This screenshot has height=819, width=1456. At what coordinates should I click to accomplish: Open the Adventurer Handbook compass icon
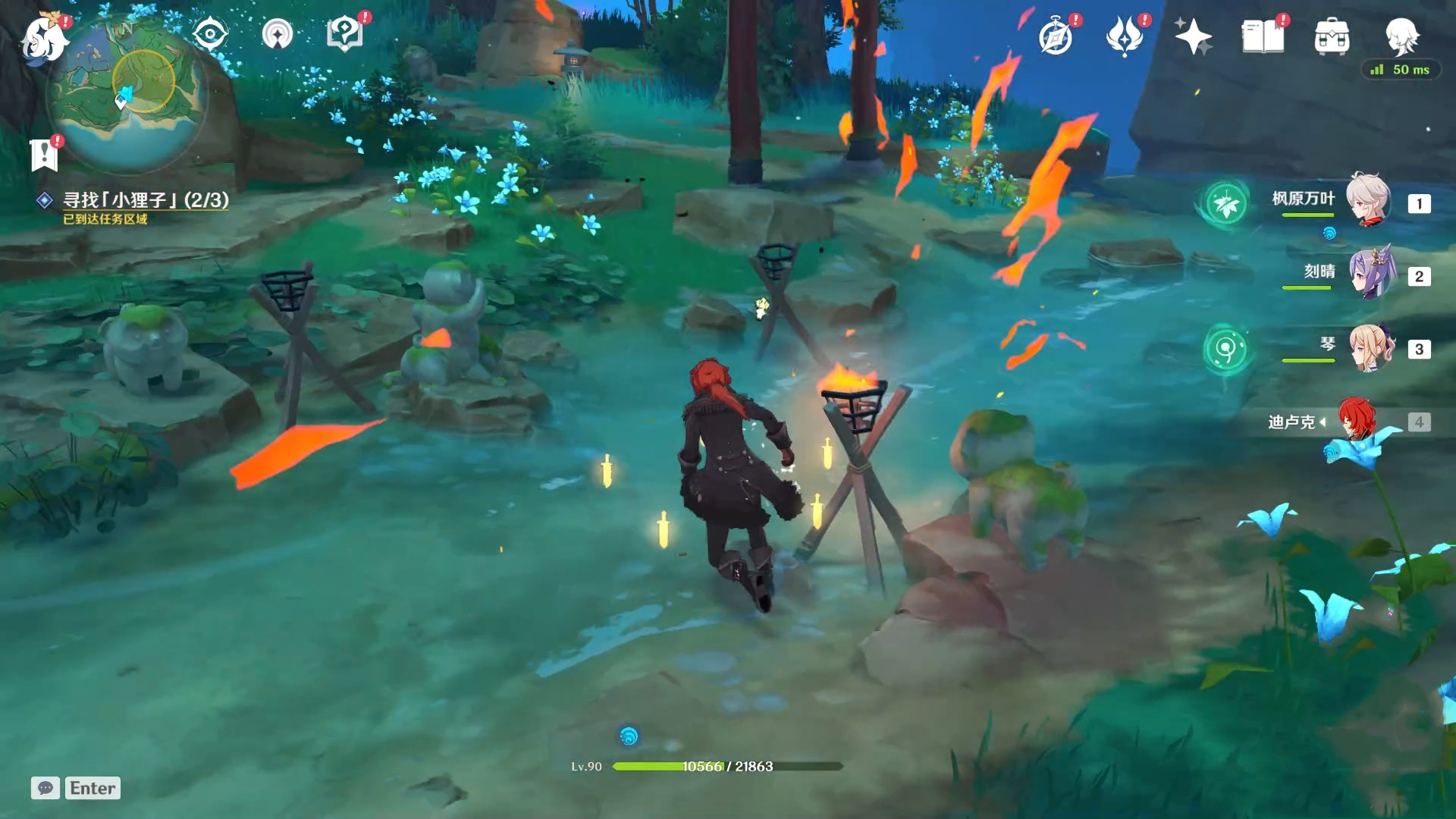tap(1055, 36)
